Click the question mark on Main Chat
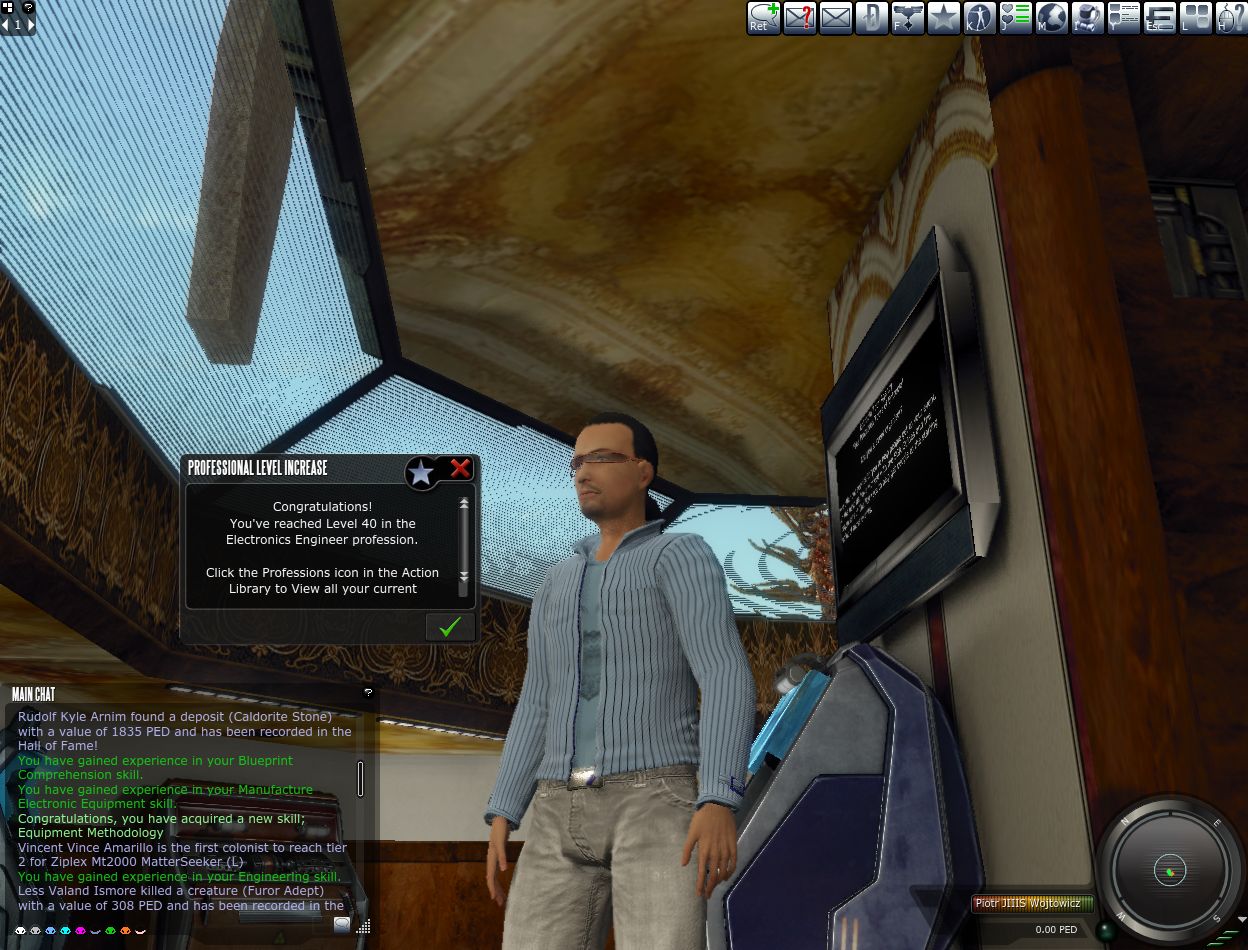This screenshot has height=950, width=1248. [368, 693]
